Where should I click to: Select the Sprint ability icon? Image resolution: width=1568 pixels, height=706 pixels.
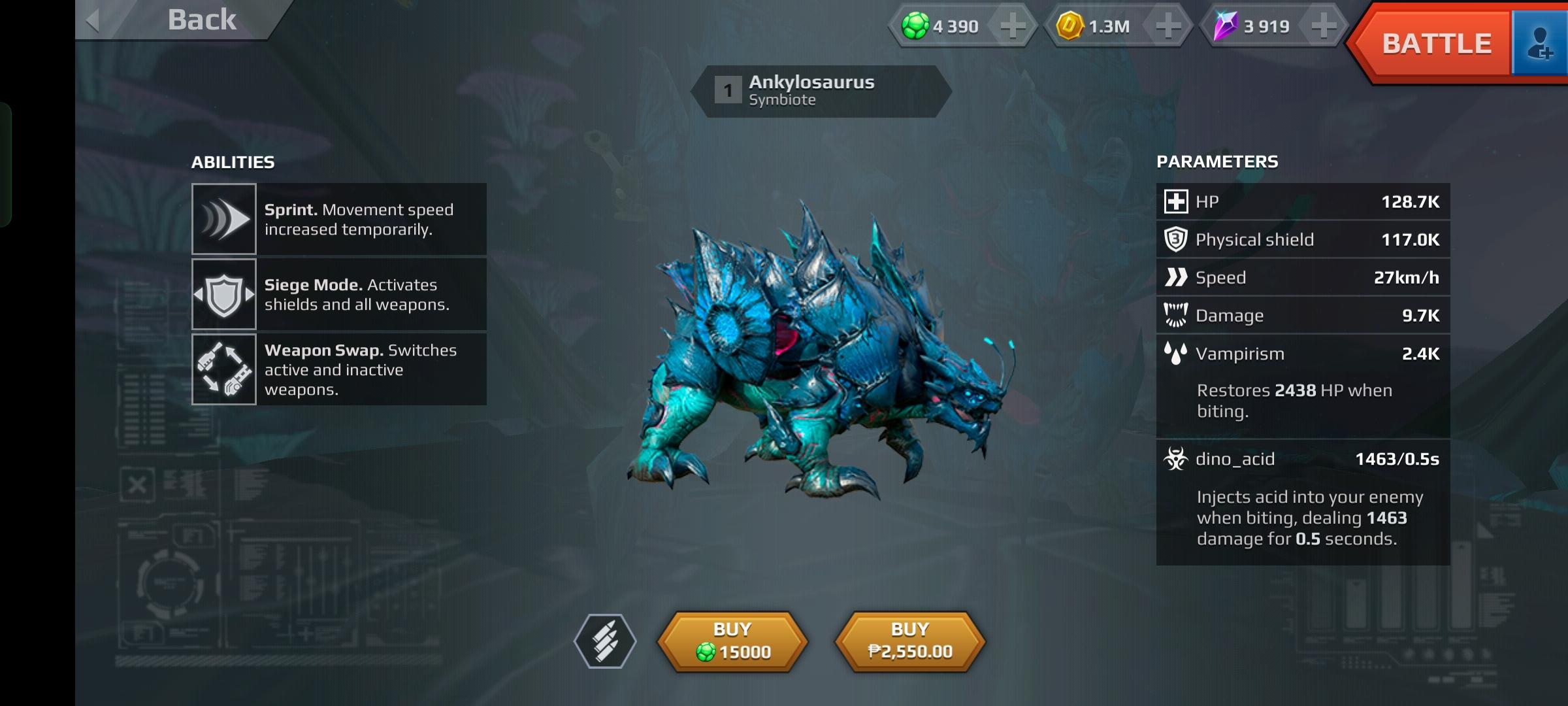point(224,219)
